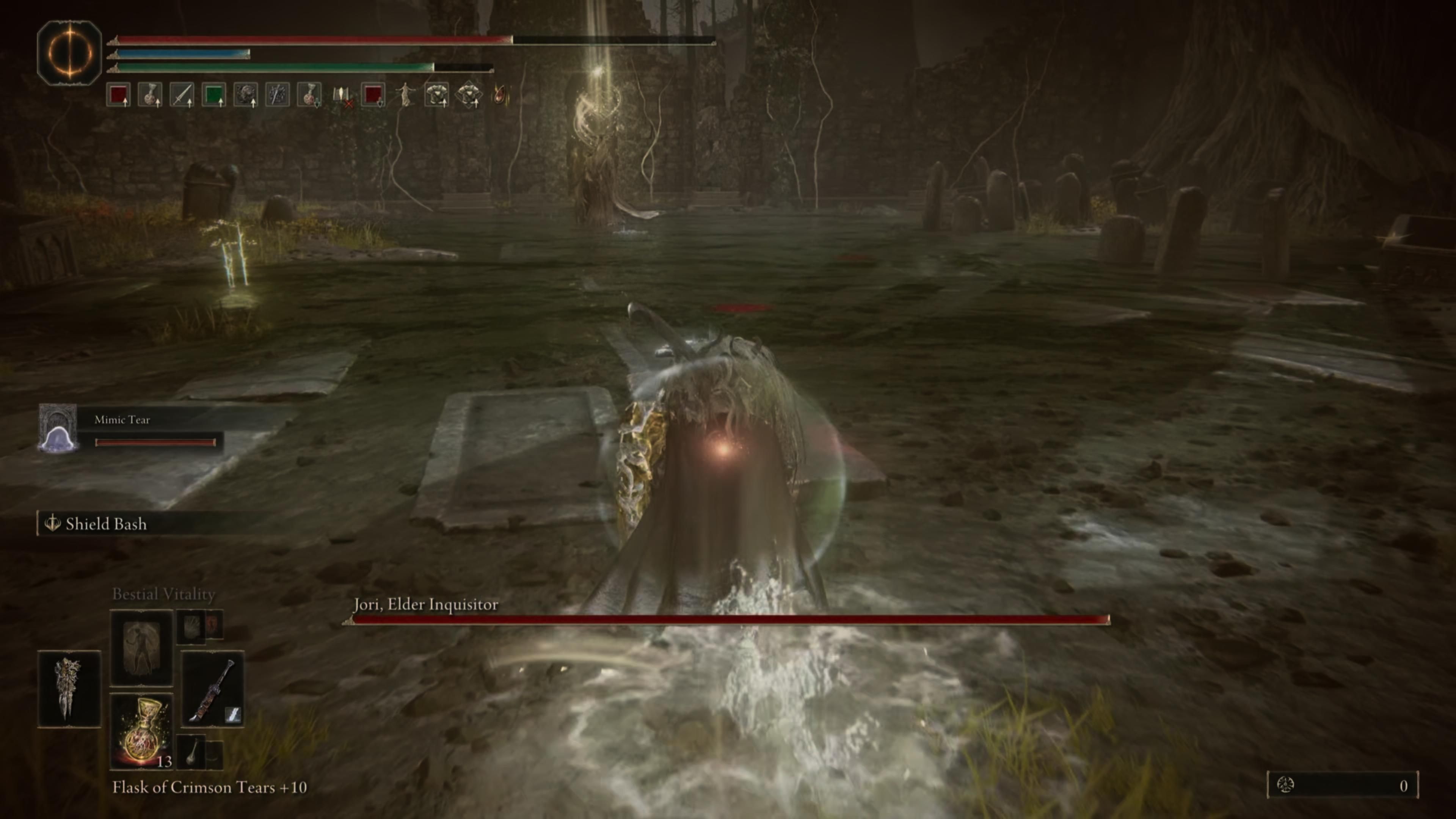The height and width of the screenshot is (819, 1456).
Task: Choose the Bestial Vitality spell slot
Action: coord(141,647)
